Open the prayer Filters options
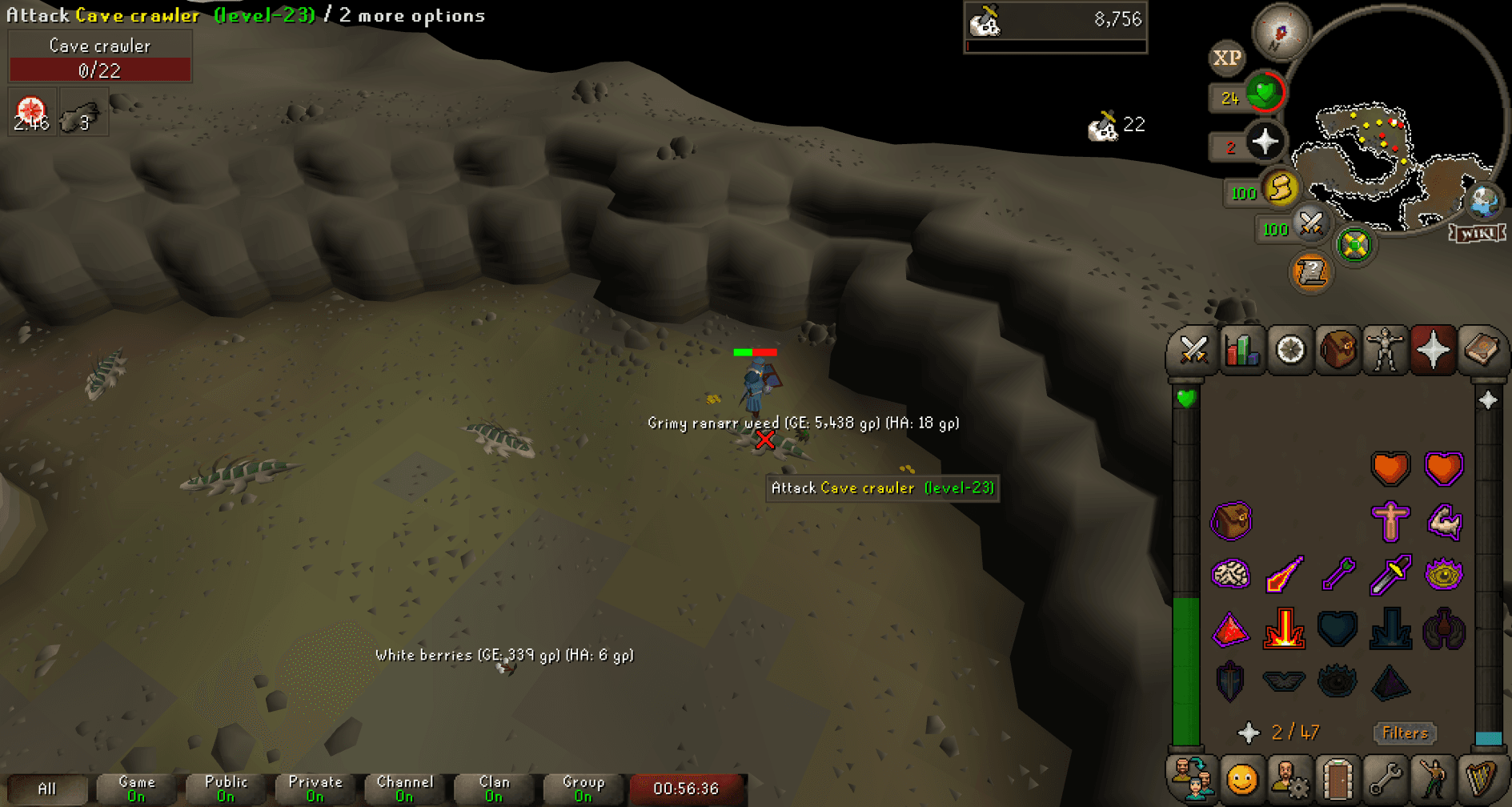Image resolution: width=1512 pixels, height=807 pixels. (x=1405, y=733)
